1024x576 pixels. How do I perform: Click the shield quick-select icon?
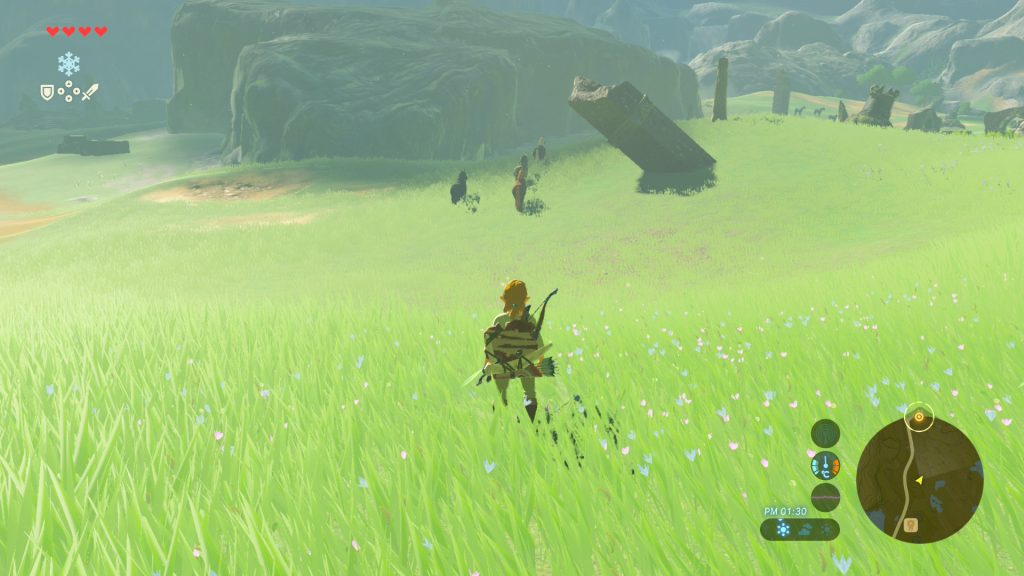click(x=46, y=92)
